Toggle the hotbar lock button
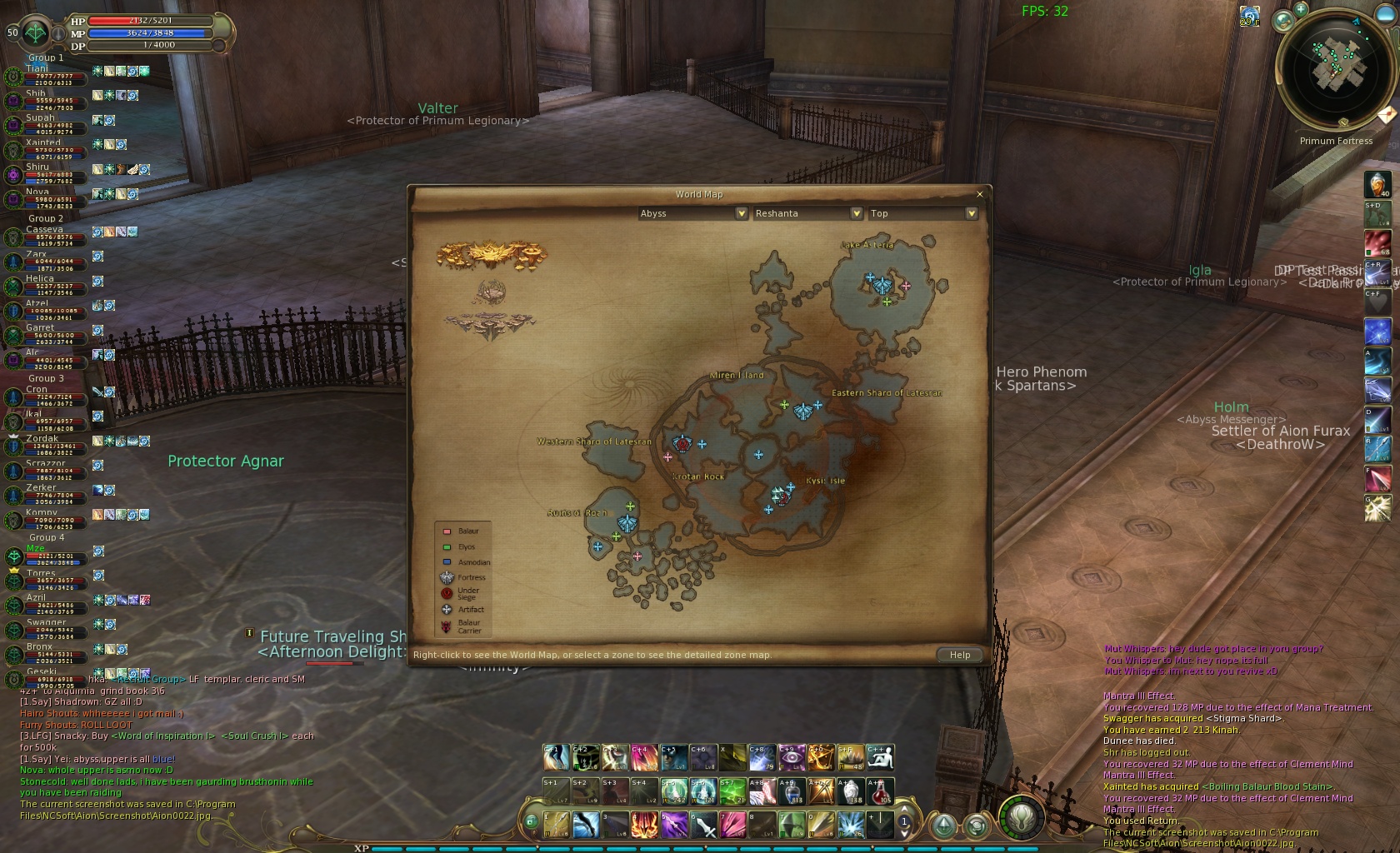 pyautogui.click(x=531, y=822)
